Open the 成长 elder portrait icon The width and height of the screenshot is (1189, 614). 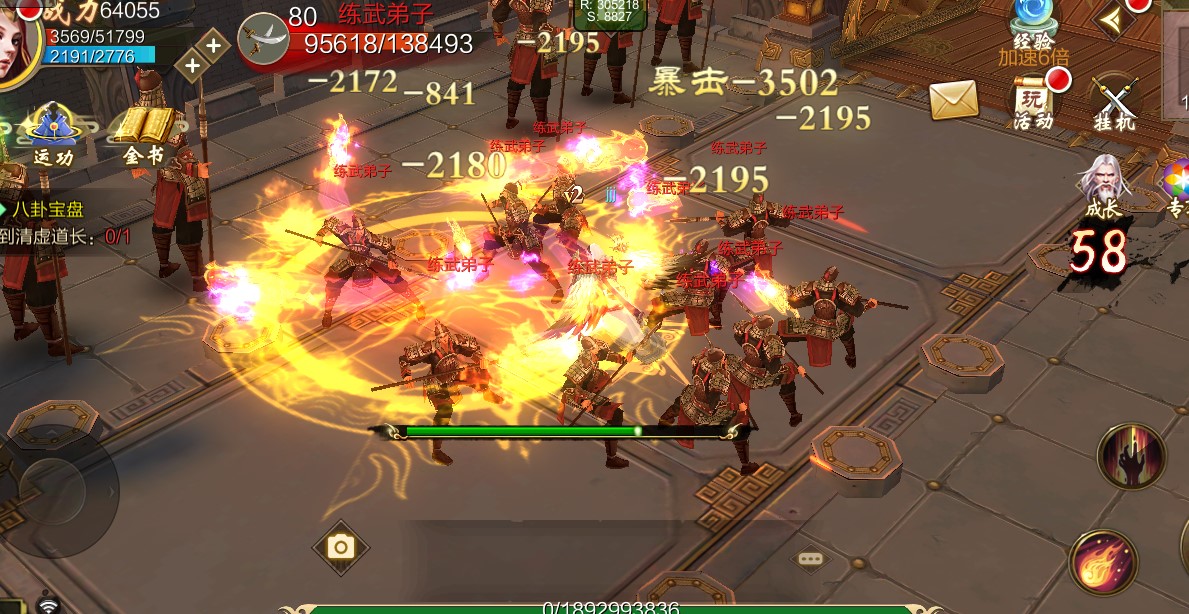pos(1103,186)
